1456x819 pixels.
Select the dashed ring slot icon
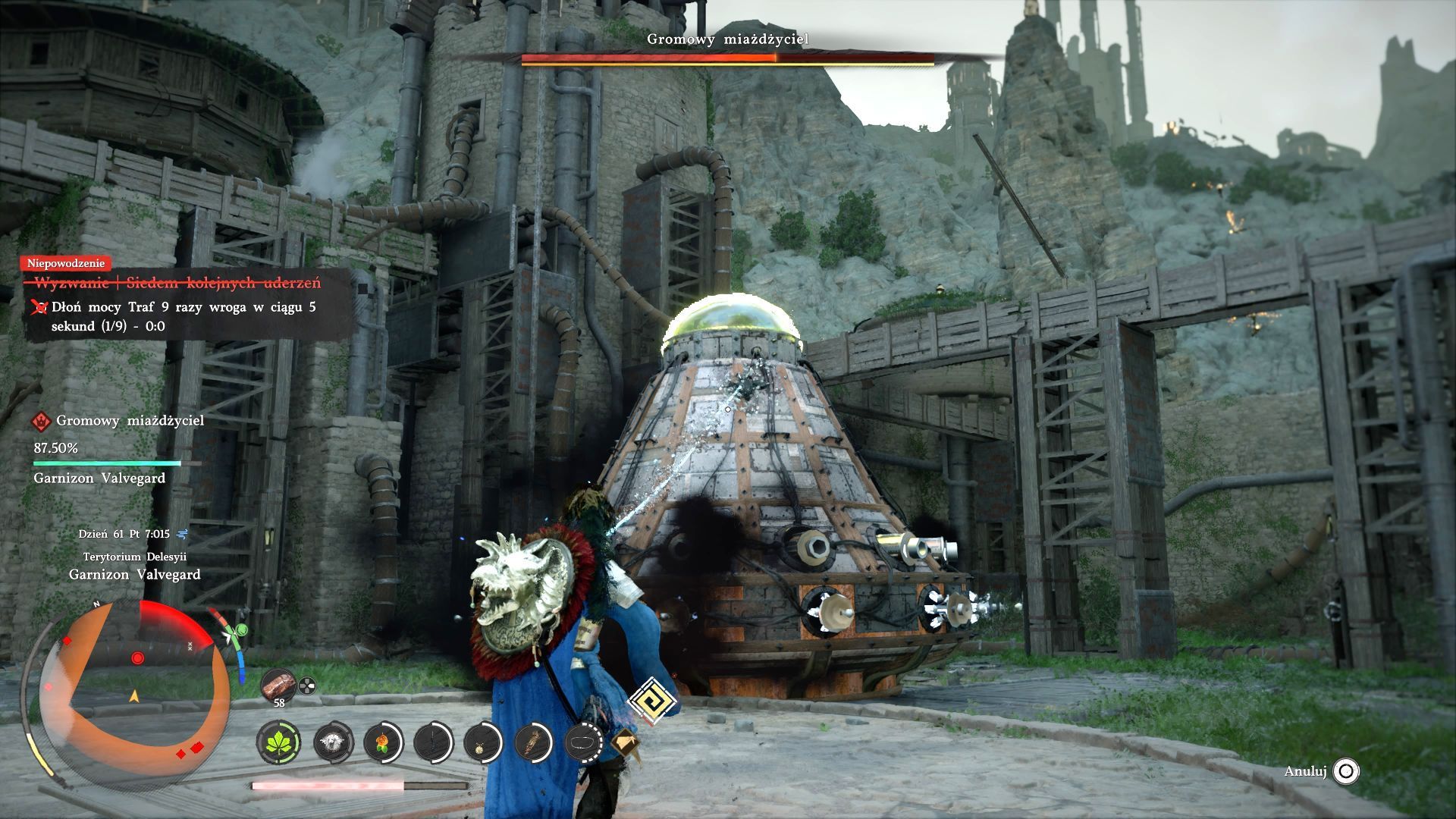point(584,742)
